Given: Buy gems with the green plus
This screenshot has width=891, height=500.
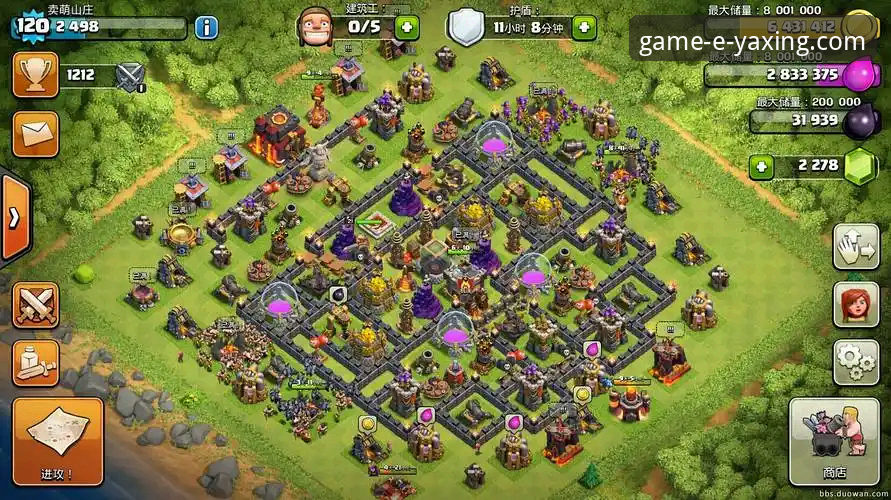Looking at the screenshot, I should 762,166.
